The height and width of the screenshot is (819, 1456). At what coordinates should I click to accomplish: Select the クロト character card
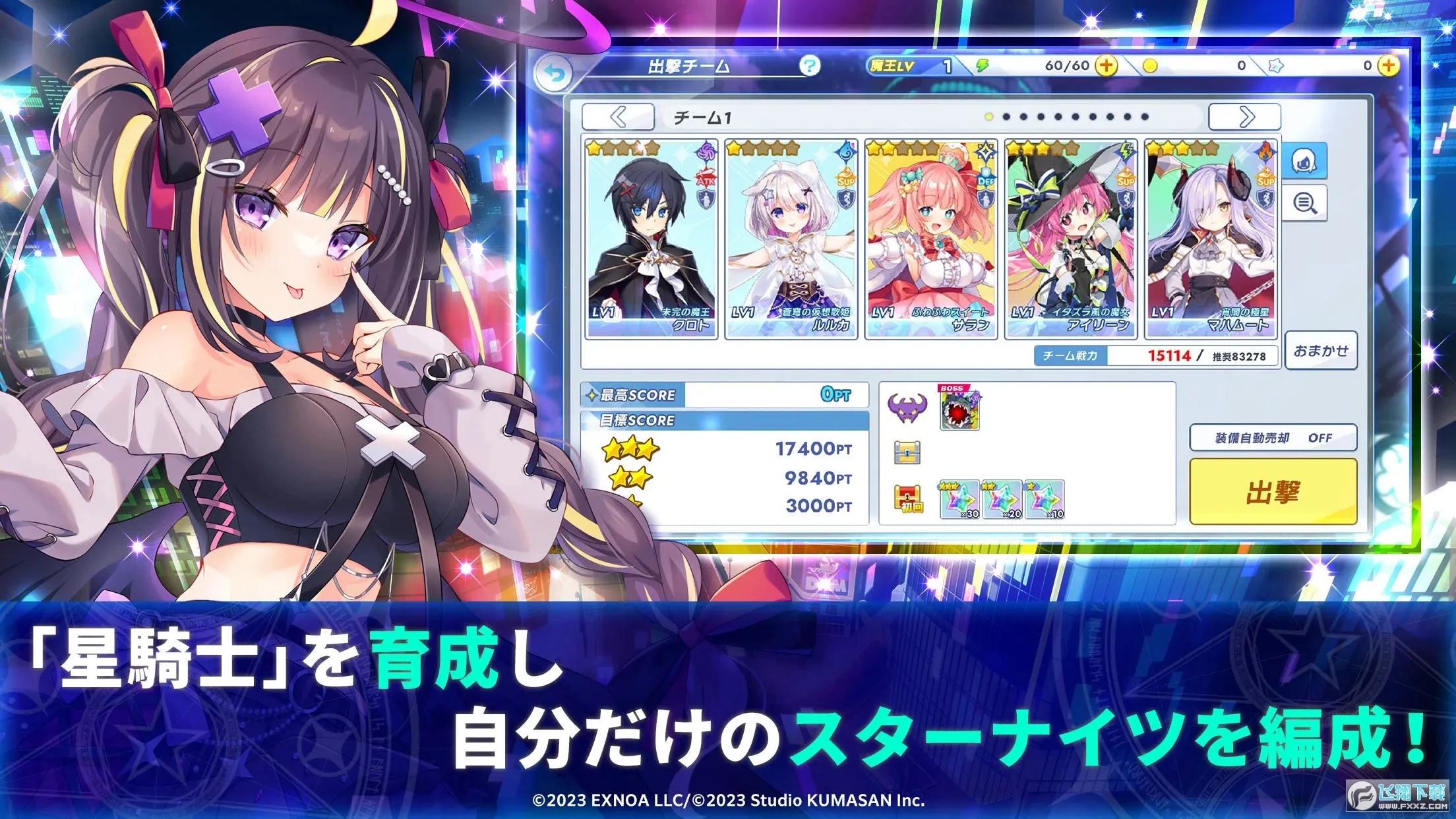coord(650,237)
